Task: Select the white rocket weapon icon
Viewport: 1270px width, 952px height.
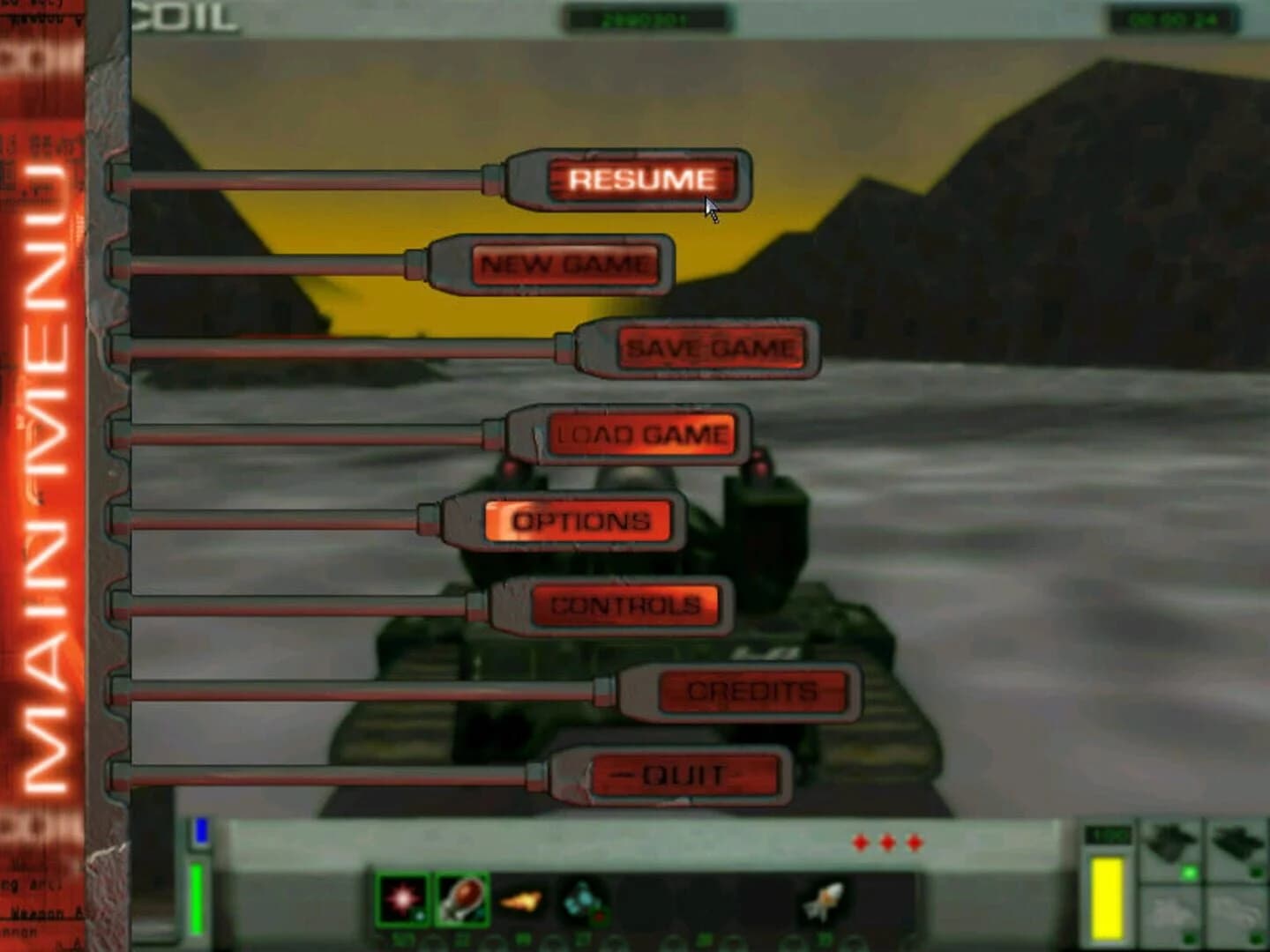Action: pyautogui.click(x=823, y=897)
